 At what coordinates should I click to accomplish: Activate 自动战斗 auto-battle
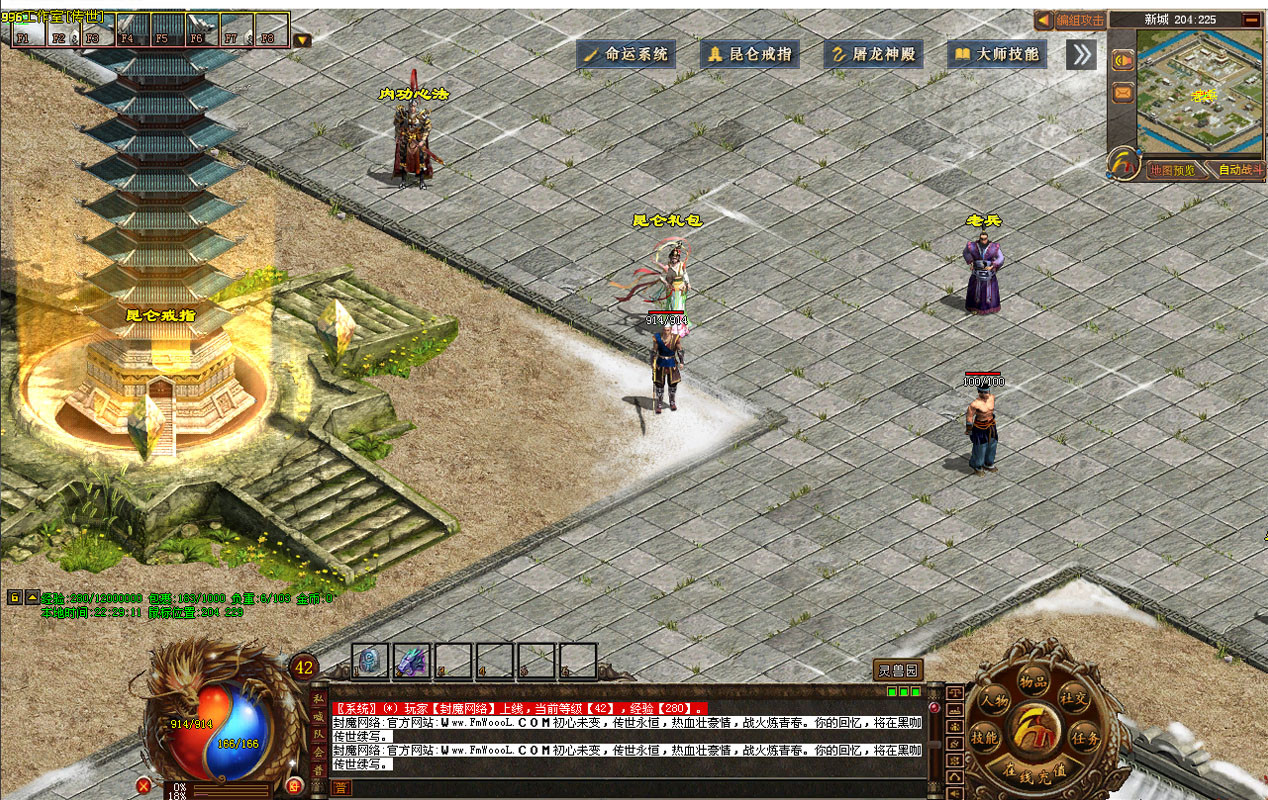pyautogui.click(x=1238, y=170)
